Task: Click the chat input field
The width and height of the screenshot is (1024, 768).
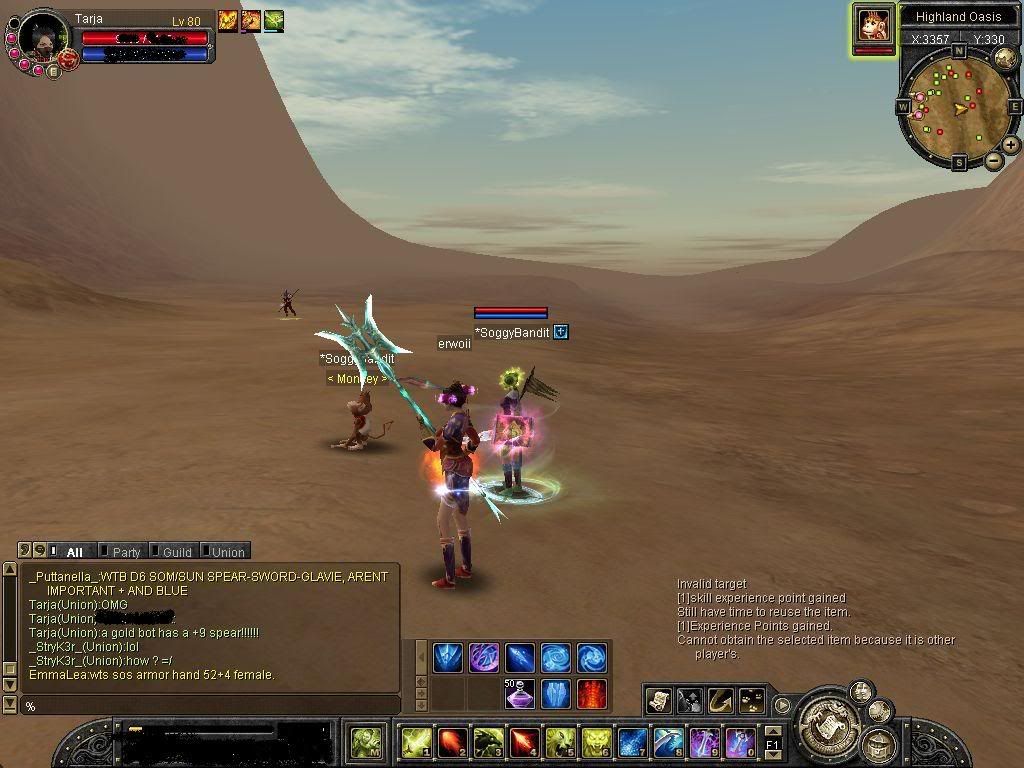Action: (210, 706)
